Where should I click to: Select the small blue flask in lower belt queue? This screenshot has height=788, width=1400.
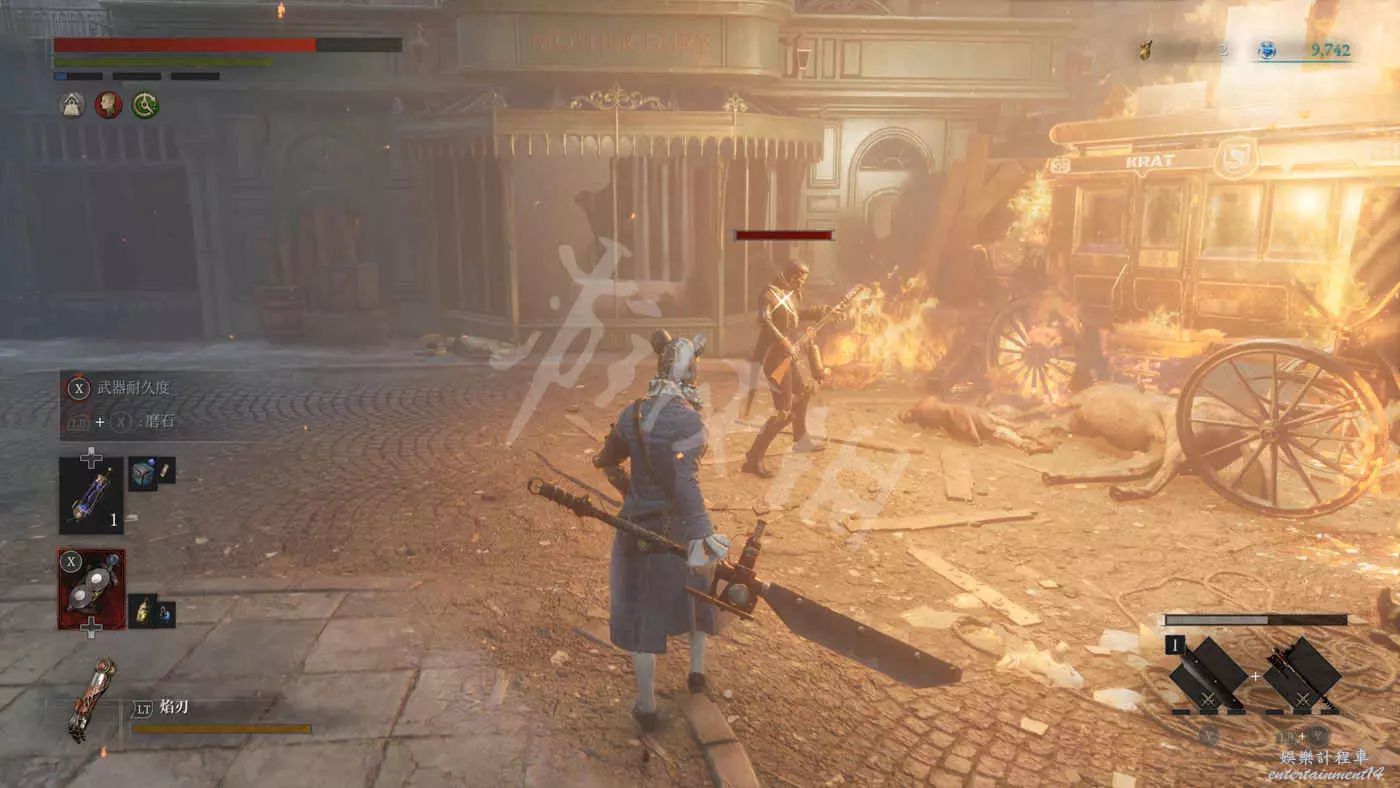tap(164, 612)
